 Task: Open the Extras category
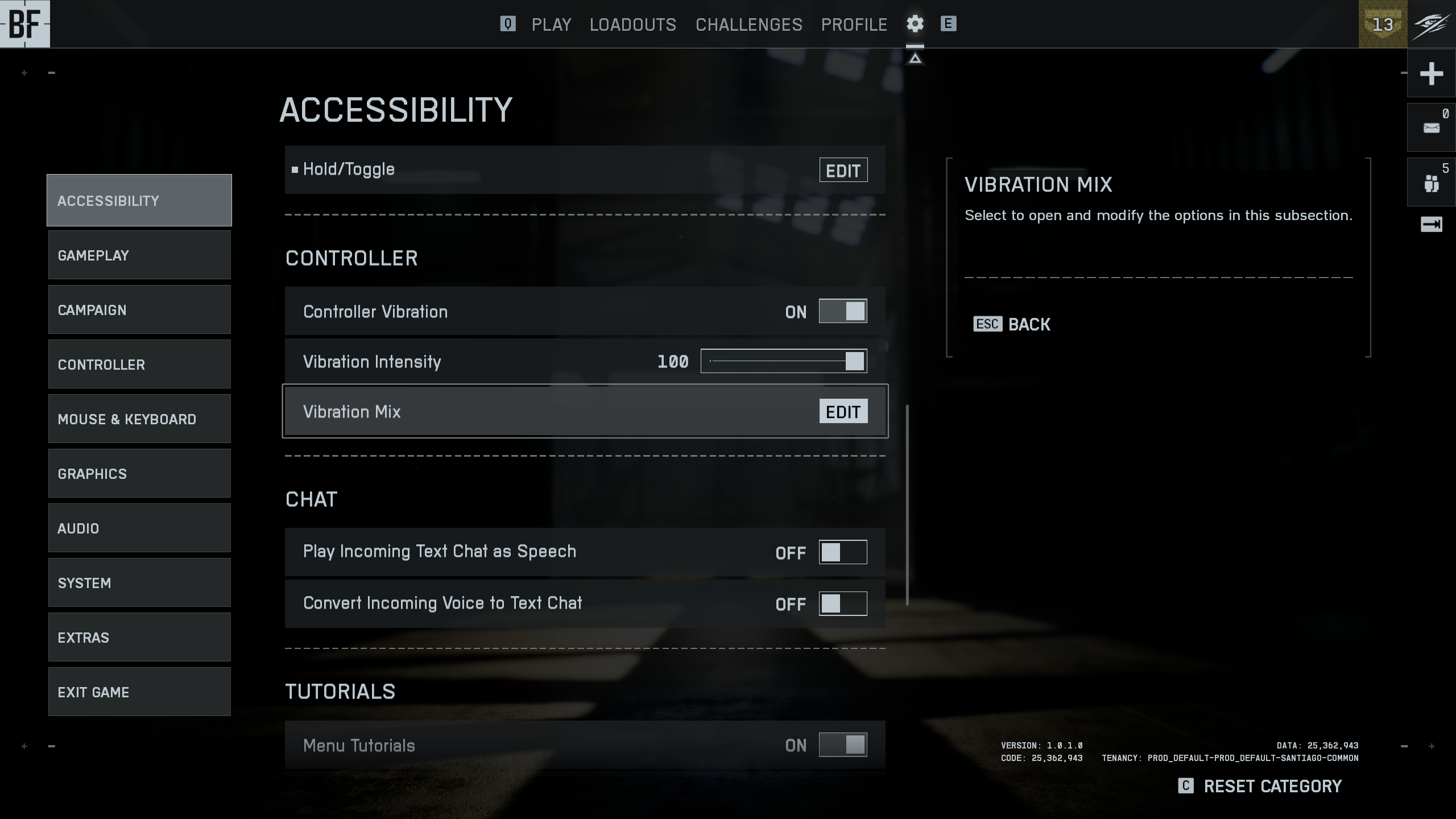pos(139,638)
